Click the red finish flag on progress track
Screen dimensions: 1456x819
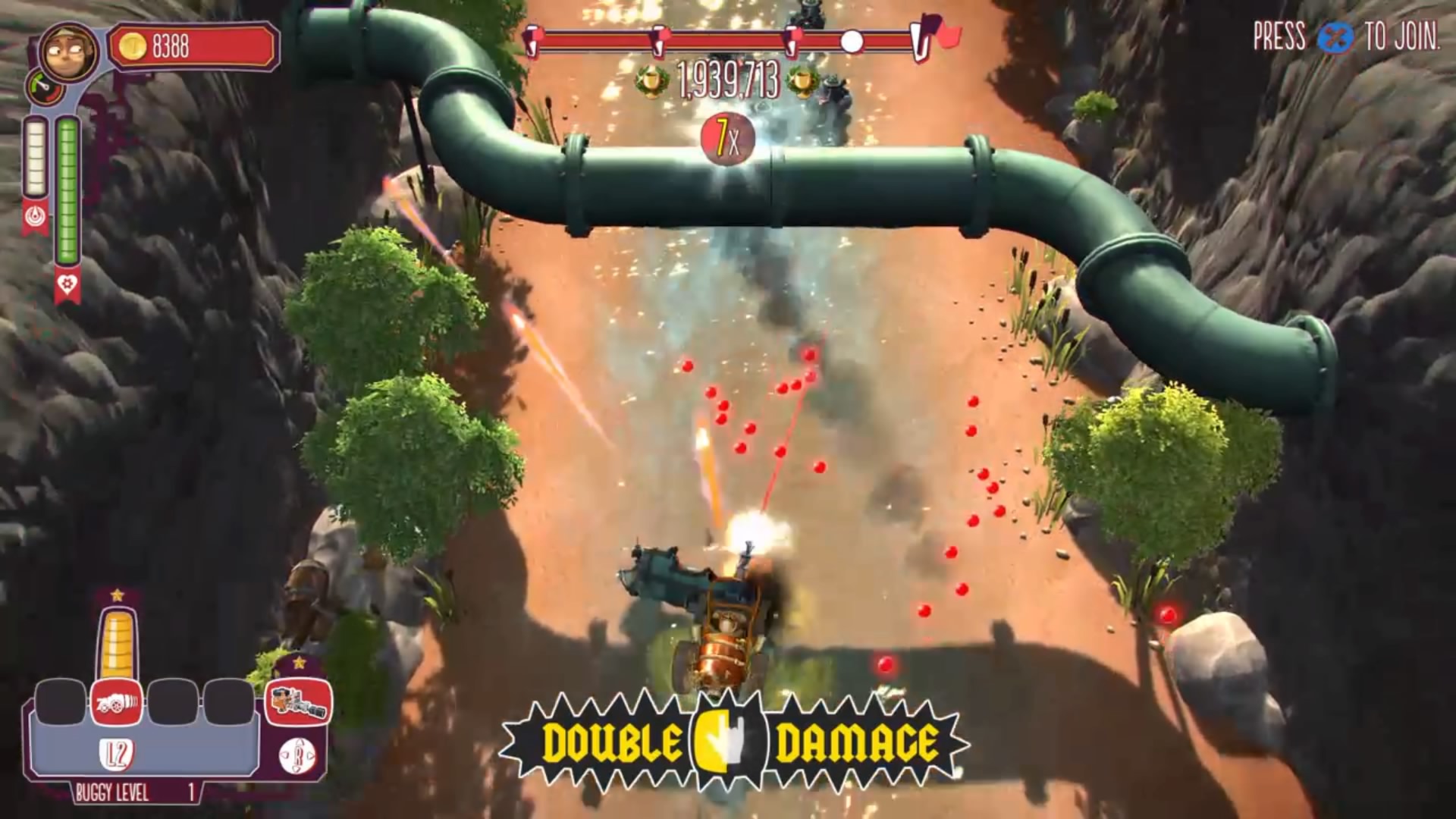946,35
